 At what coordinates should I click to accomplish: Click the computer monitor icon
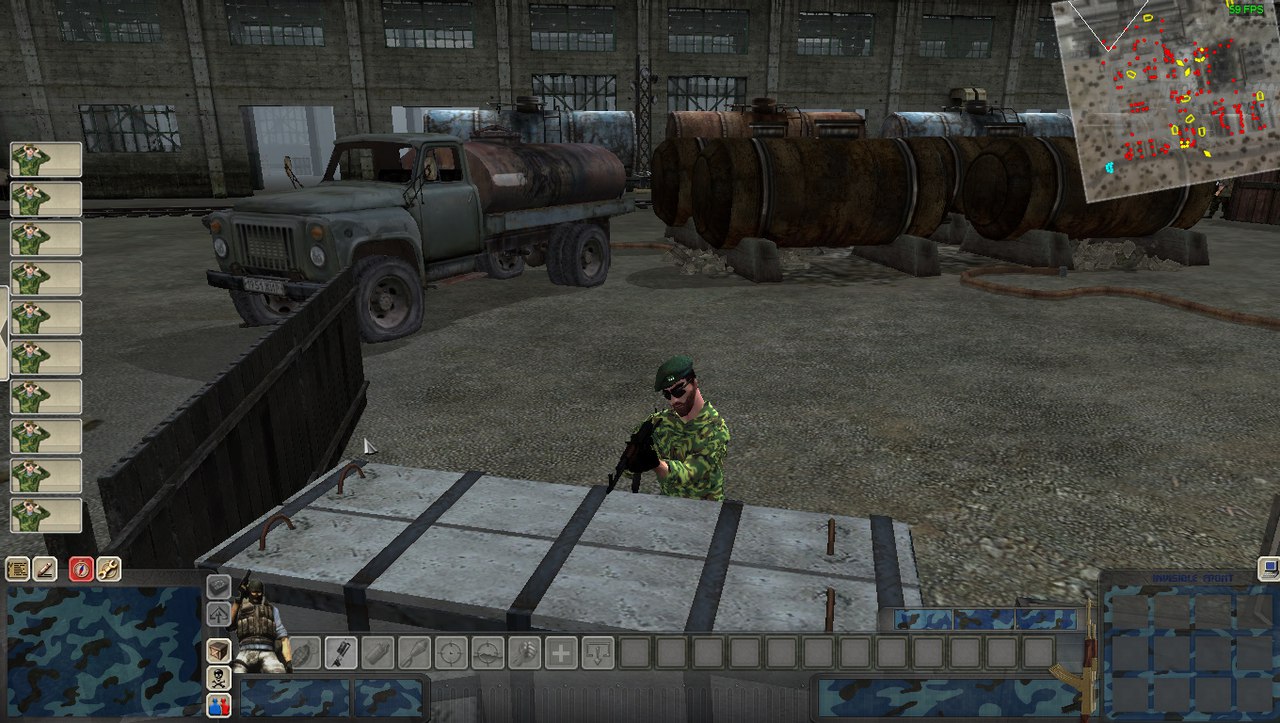(x=1269, y=568)
